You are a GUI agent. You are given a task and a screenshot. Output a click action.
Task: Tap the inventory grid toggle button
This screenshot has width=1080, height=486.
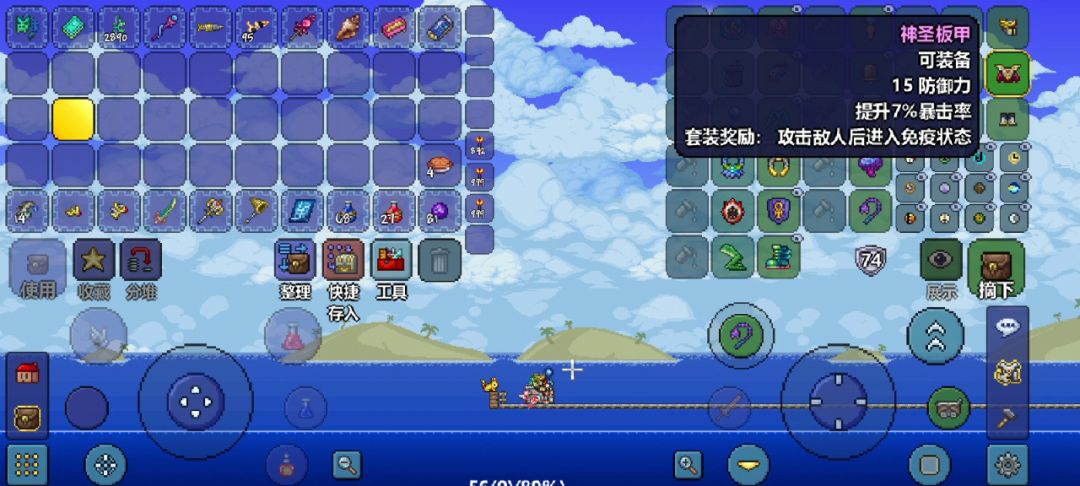click(27, 464)
